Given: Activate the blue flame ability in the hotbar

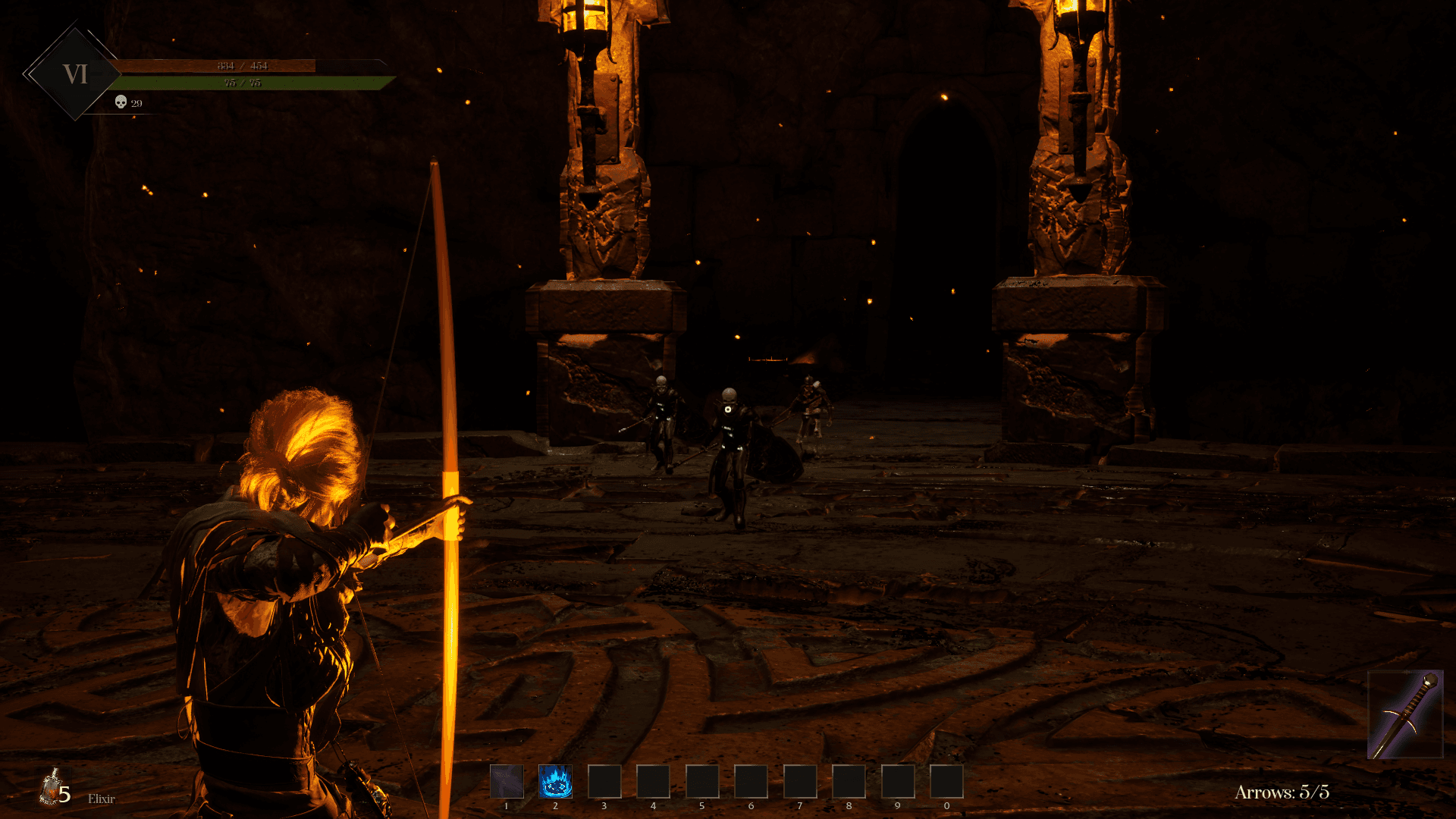Looking at the screenshot, I should point(555,781).
